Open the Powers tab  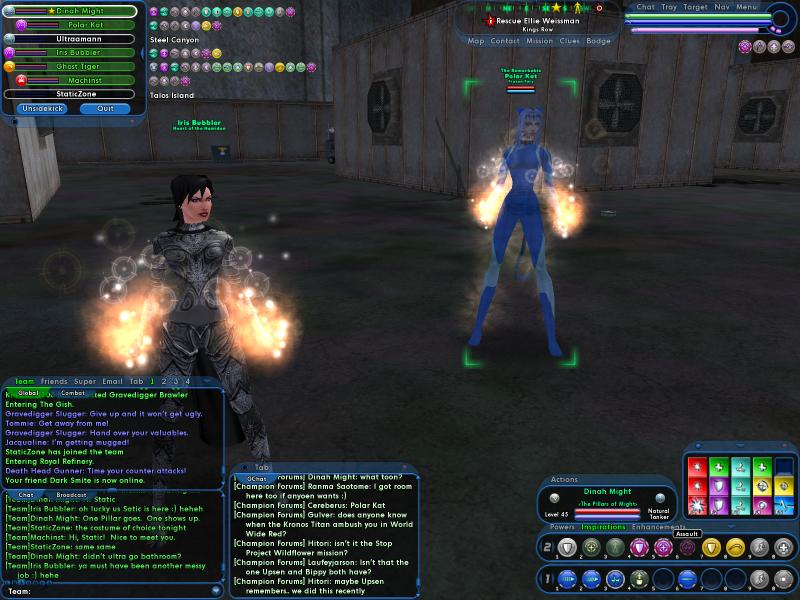click(x=562, y=527)
